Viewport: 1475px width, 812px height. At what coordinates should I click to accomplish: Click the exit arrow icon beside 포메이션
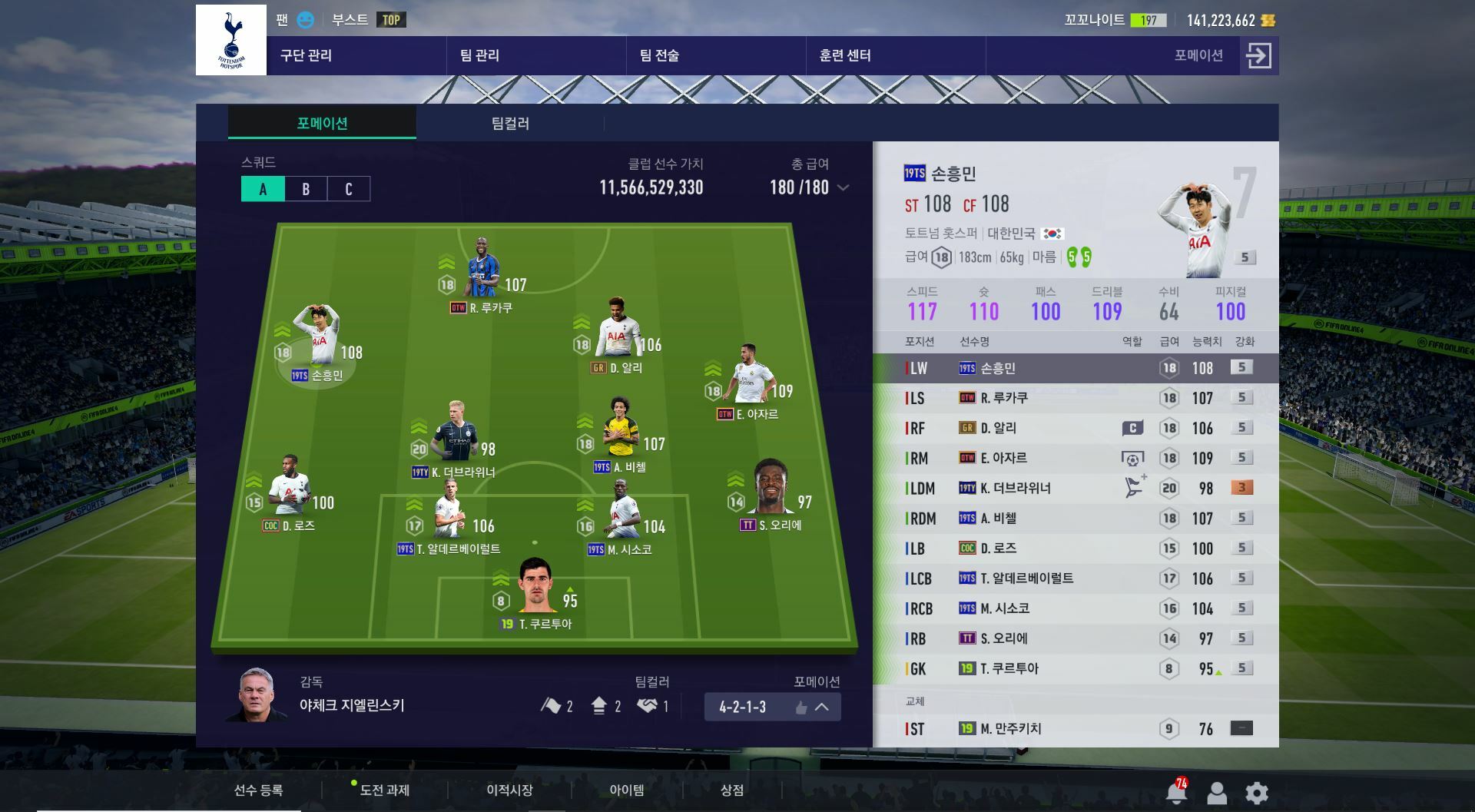1258,55
